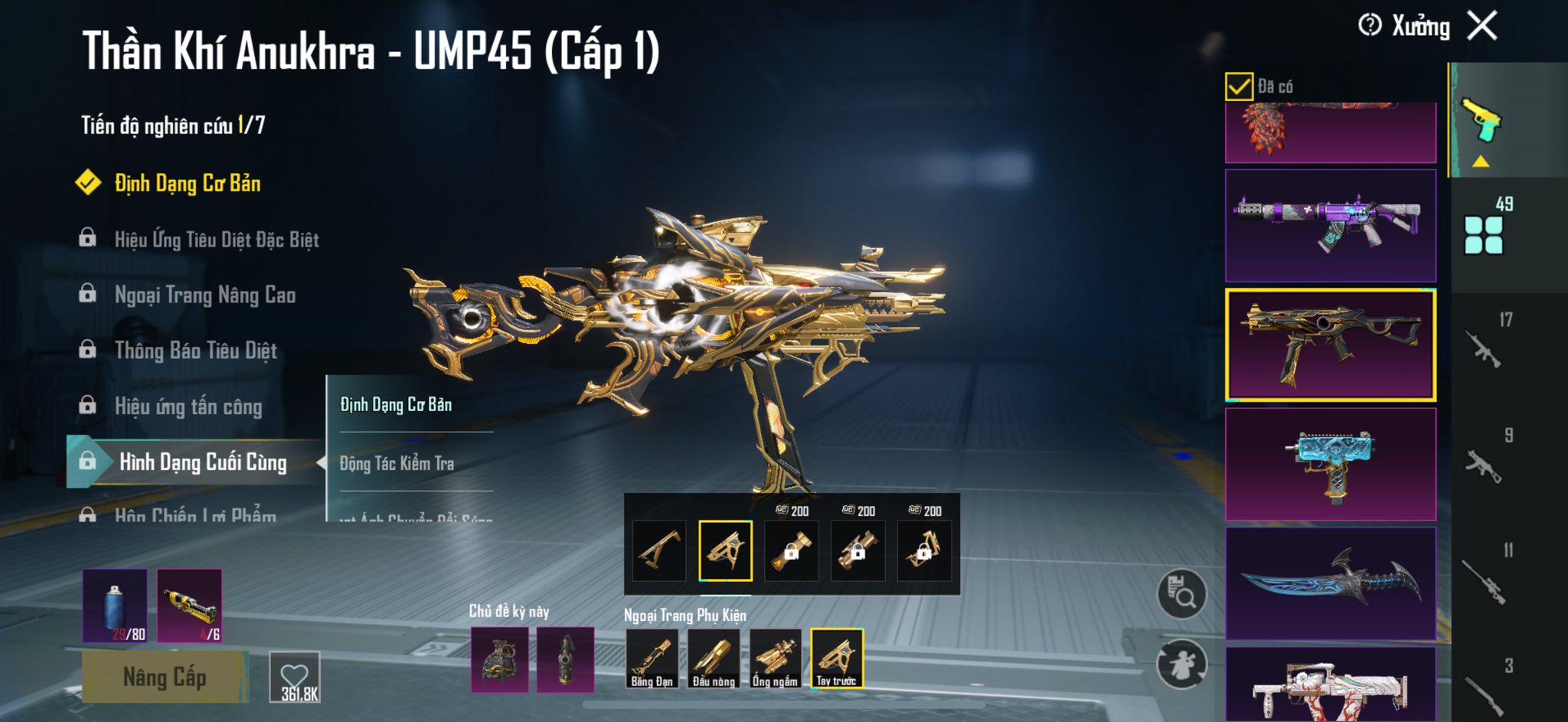The image size is (1568, 722).
Task: Switch to the all-skins grid category
Action: point(1484,234)
